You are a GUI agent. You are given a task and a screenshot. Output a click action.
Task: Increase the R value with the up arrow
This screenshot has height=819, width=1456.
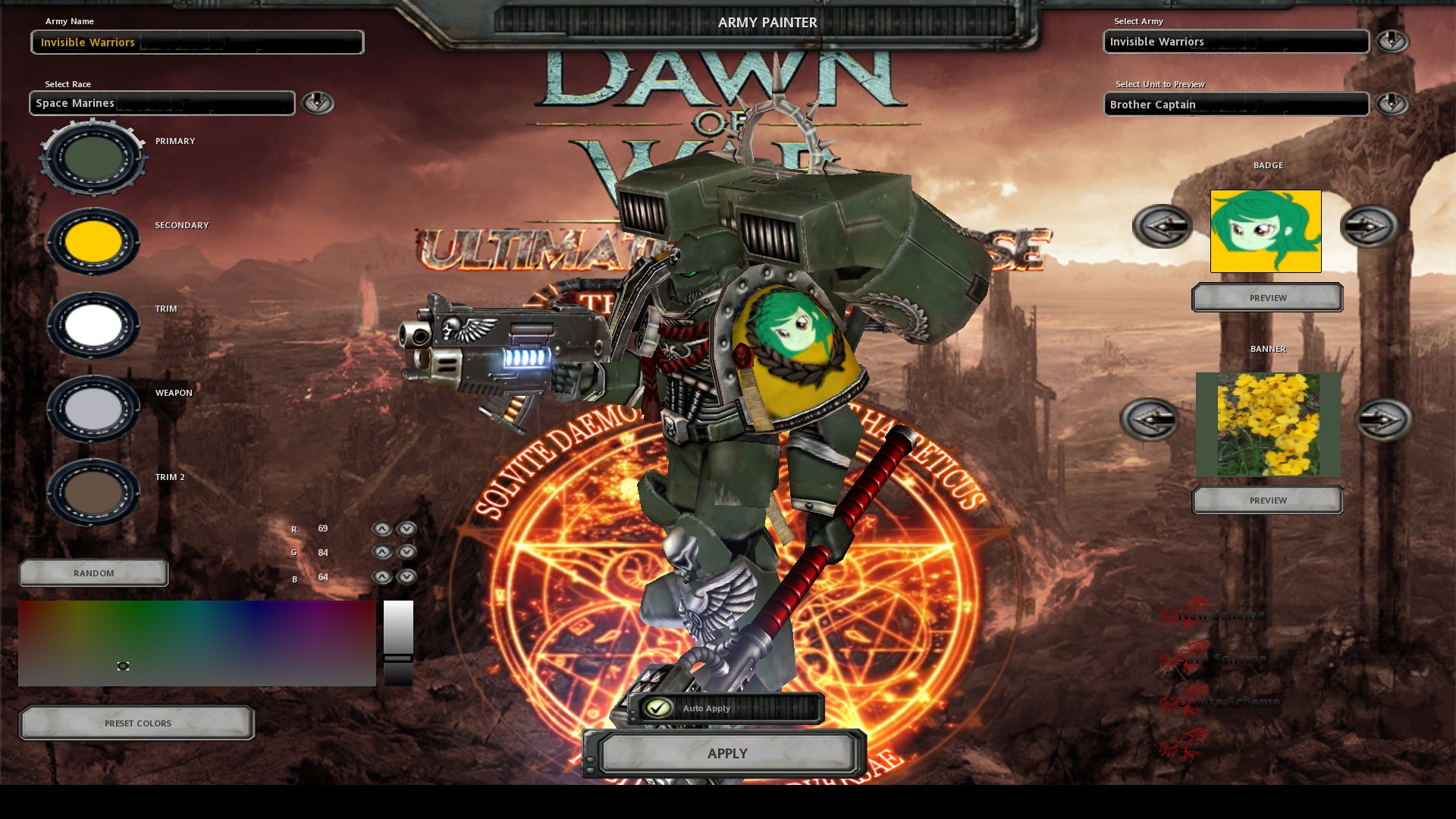click(383, 529)
